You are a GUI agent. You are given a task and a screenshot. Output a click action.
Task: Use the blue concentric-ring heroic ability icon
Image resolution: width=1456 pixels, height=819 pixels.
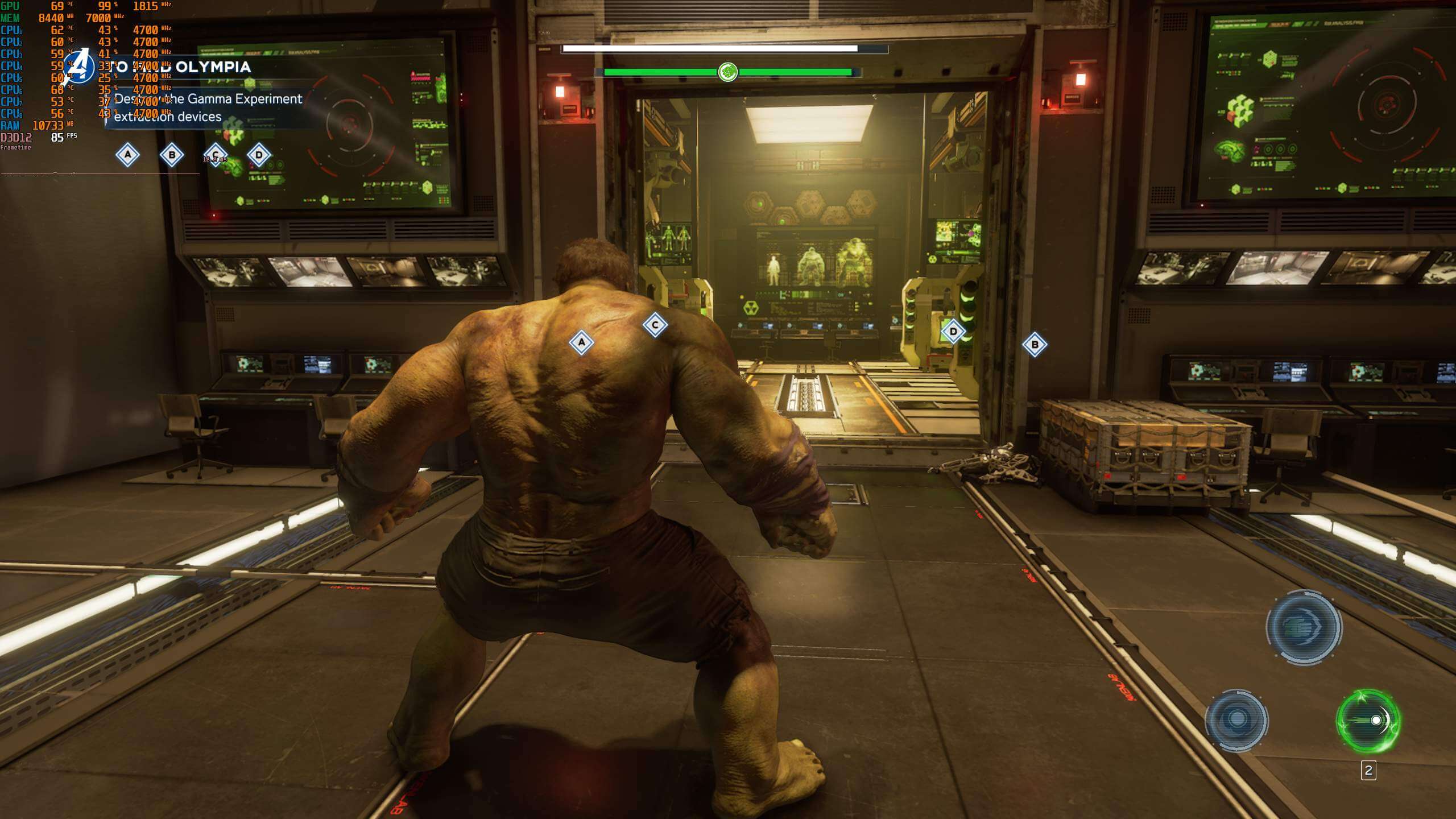[x=1236, y=719]
